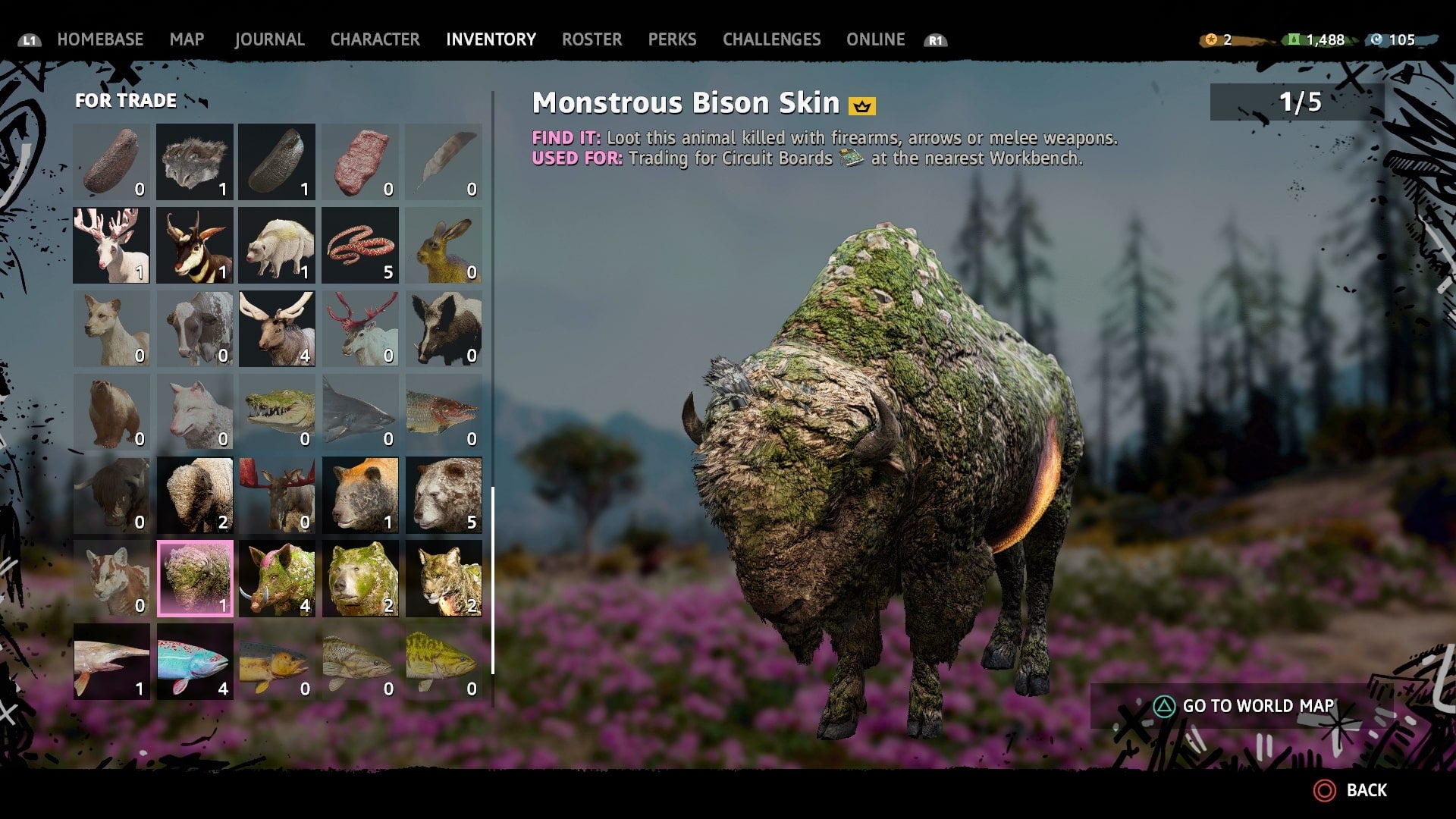Pick the rabbit skin slot
This screenshot has width=1456, height=819.
tap(444, 246)
